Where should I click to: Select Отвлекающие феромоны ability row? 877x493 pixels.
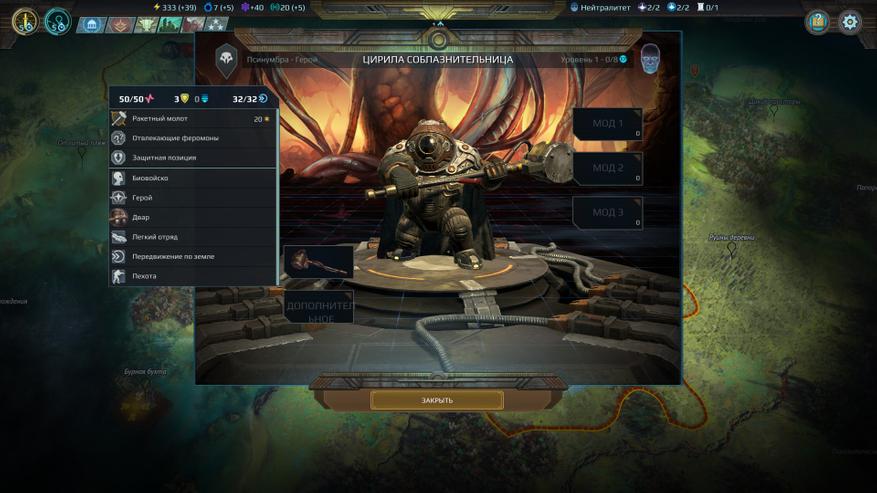193,138
